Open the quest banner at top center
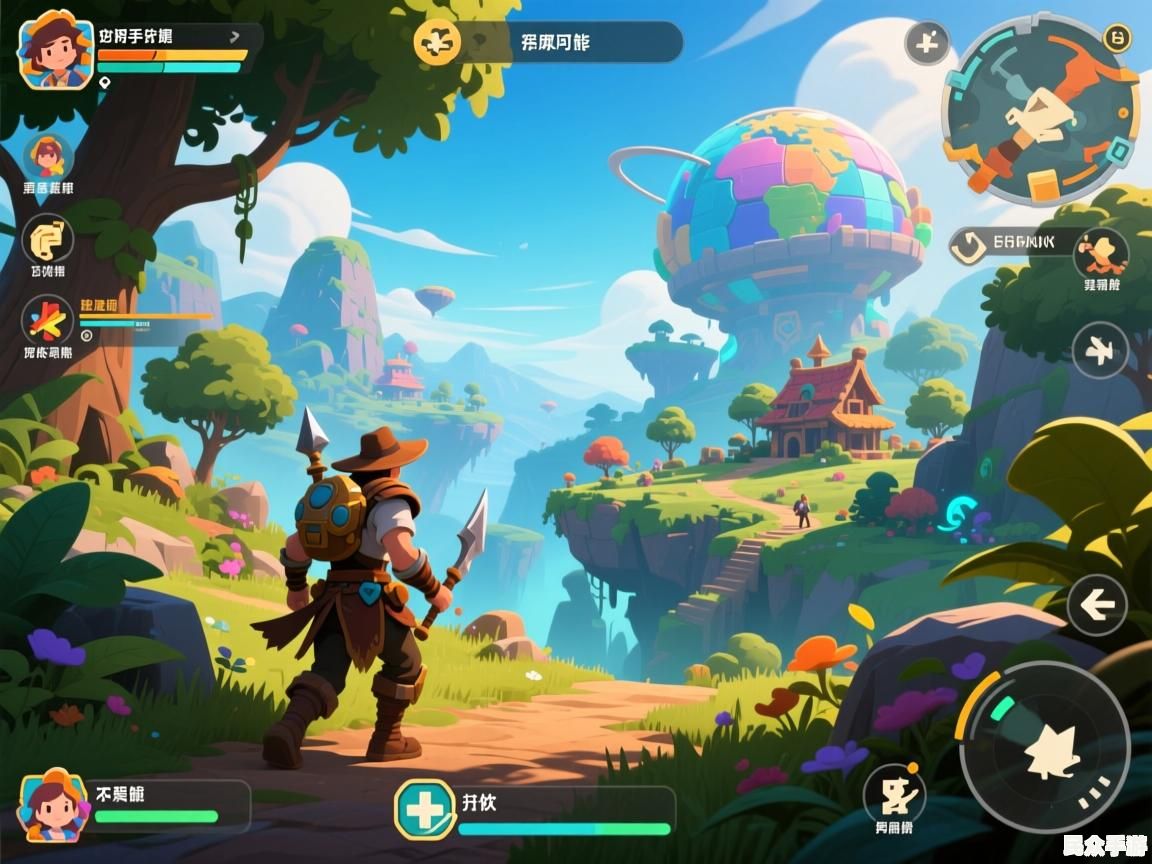The width and height of the screenshot is (1152, 864). 548,43
